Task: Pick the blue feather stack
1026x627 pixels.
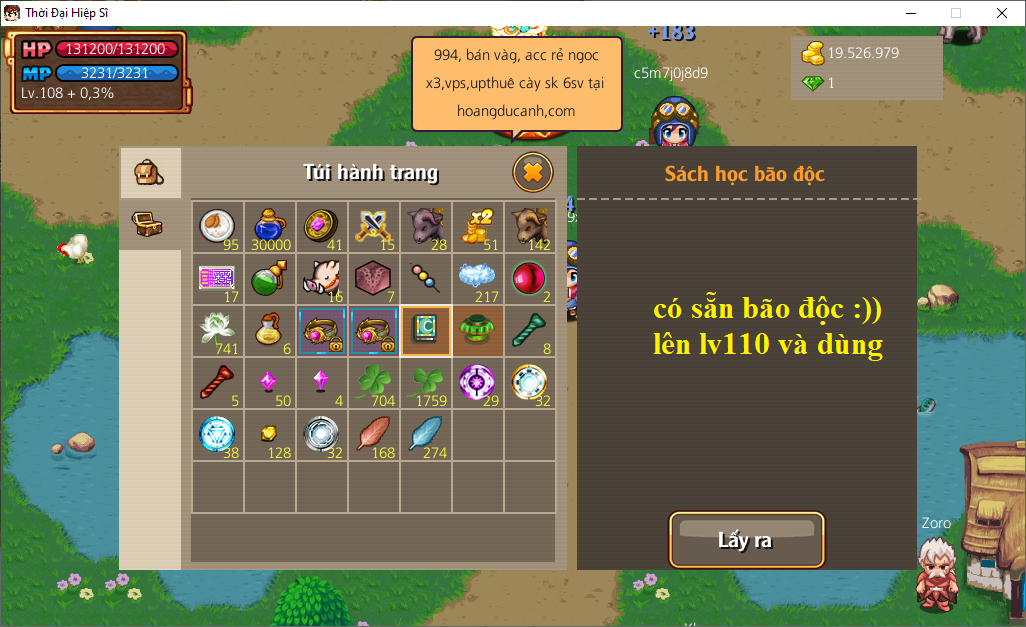Action: coord(425,434)
